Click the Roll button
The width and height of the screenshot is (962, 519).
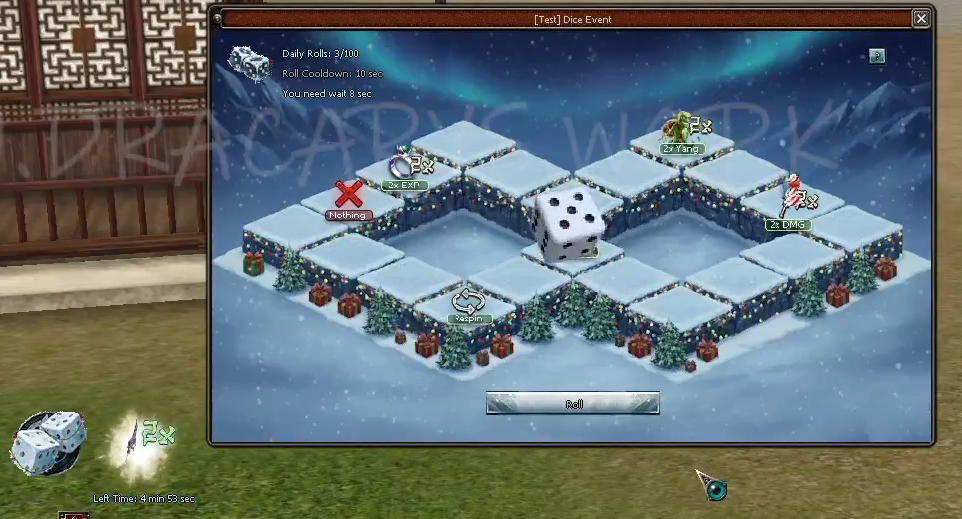(572, 403)
